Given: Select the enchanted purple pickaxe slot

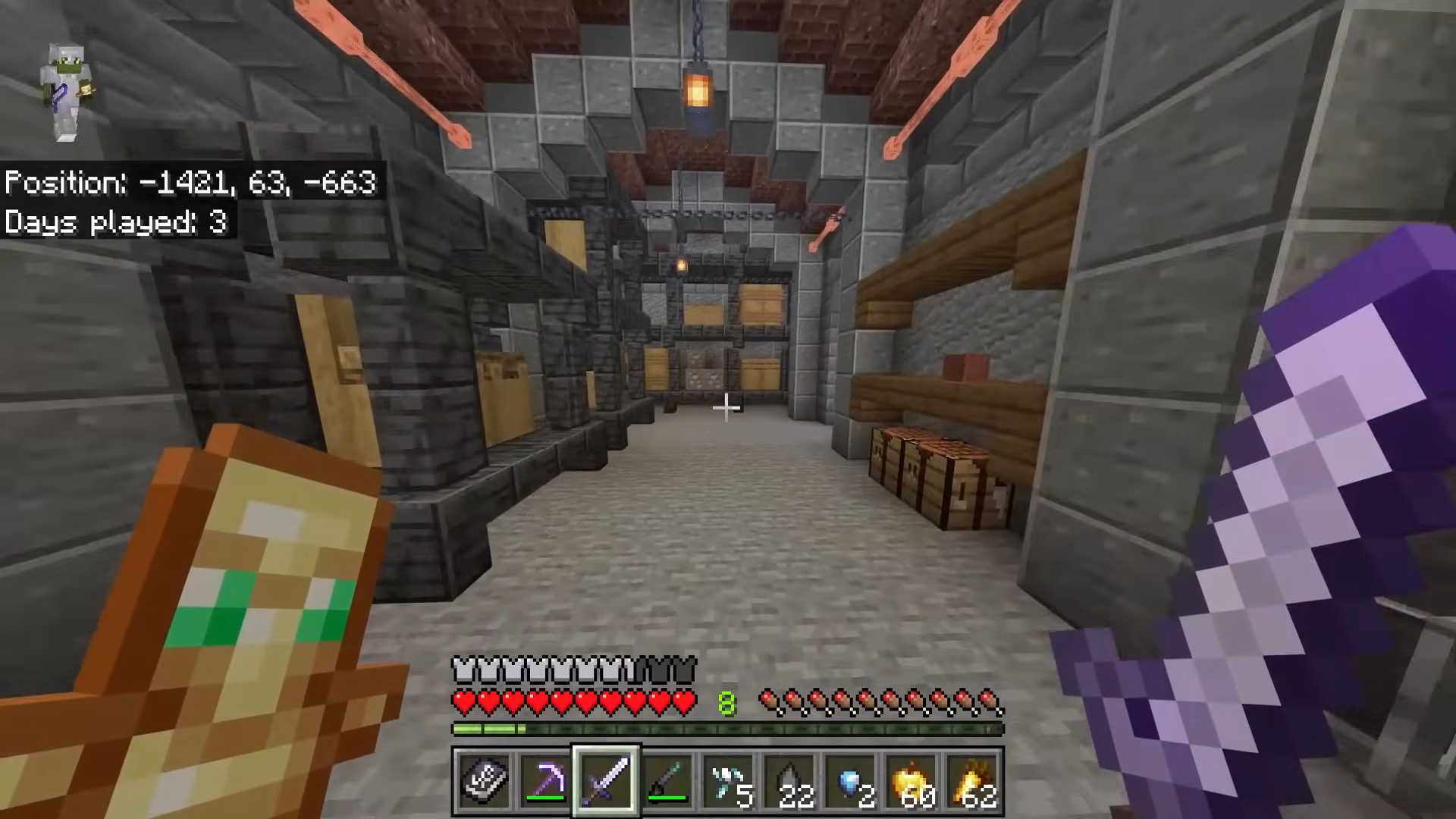Looking at the screenshot, I should coord(545,780).
